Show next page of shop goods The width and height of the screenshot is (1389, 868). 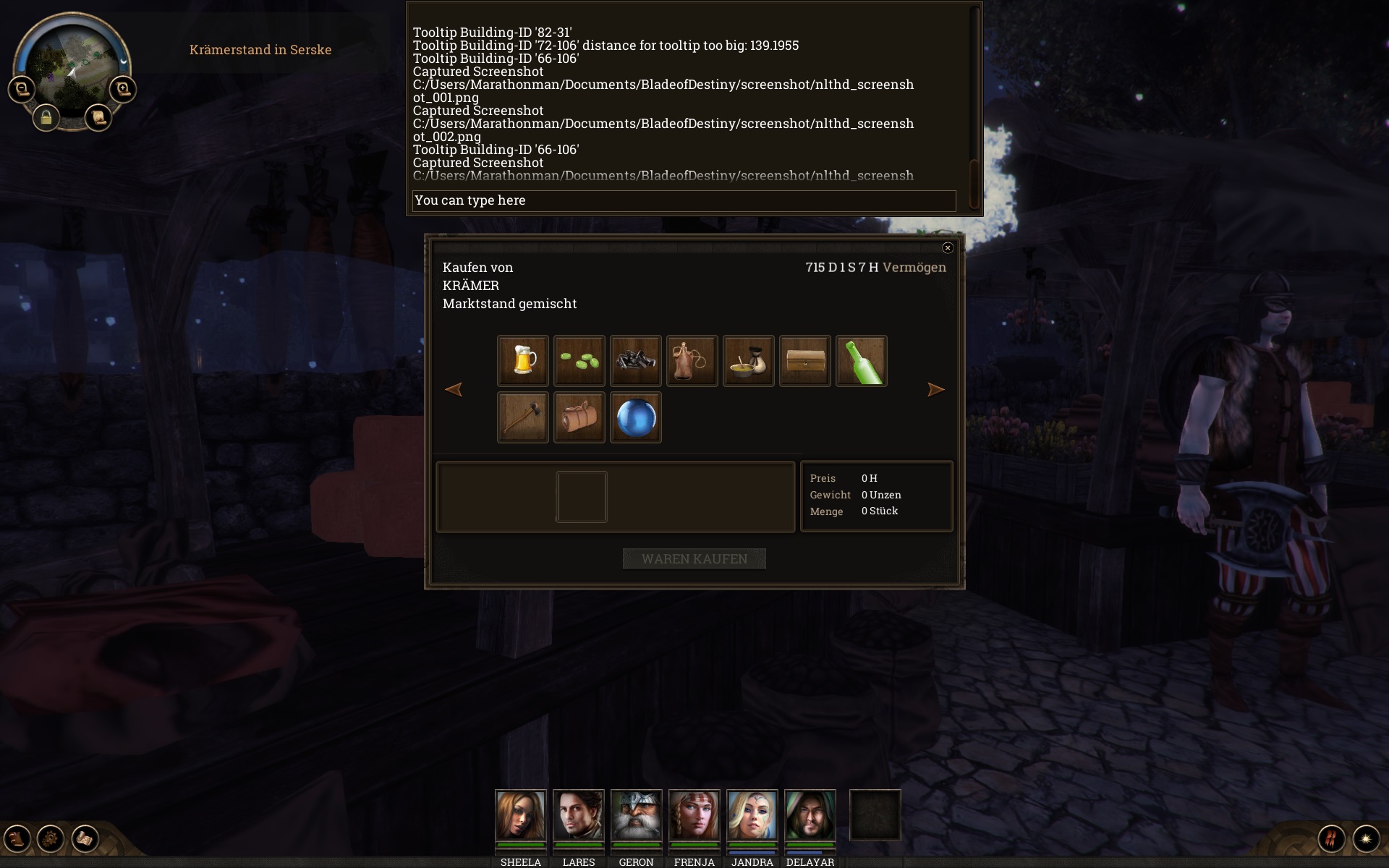[x=935, y=390]
